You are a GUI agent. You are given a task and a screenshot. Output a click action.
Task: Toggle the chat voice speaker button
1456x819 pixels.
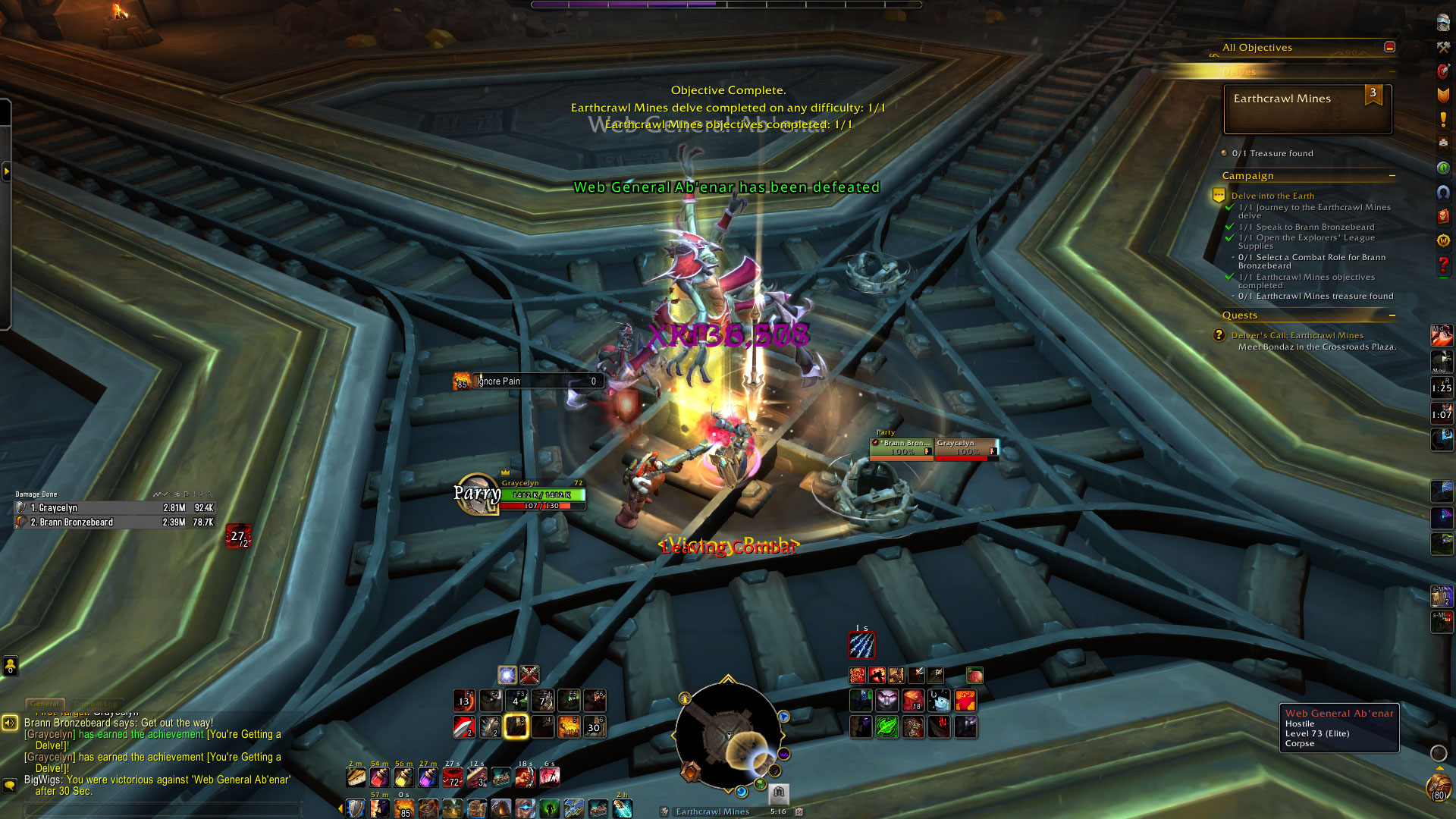tap(10, 723)
